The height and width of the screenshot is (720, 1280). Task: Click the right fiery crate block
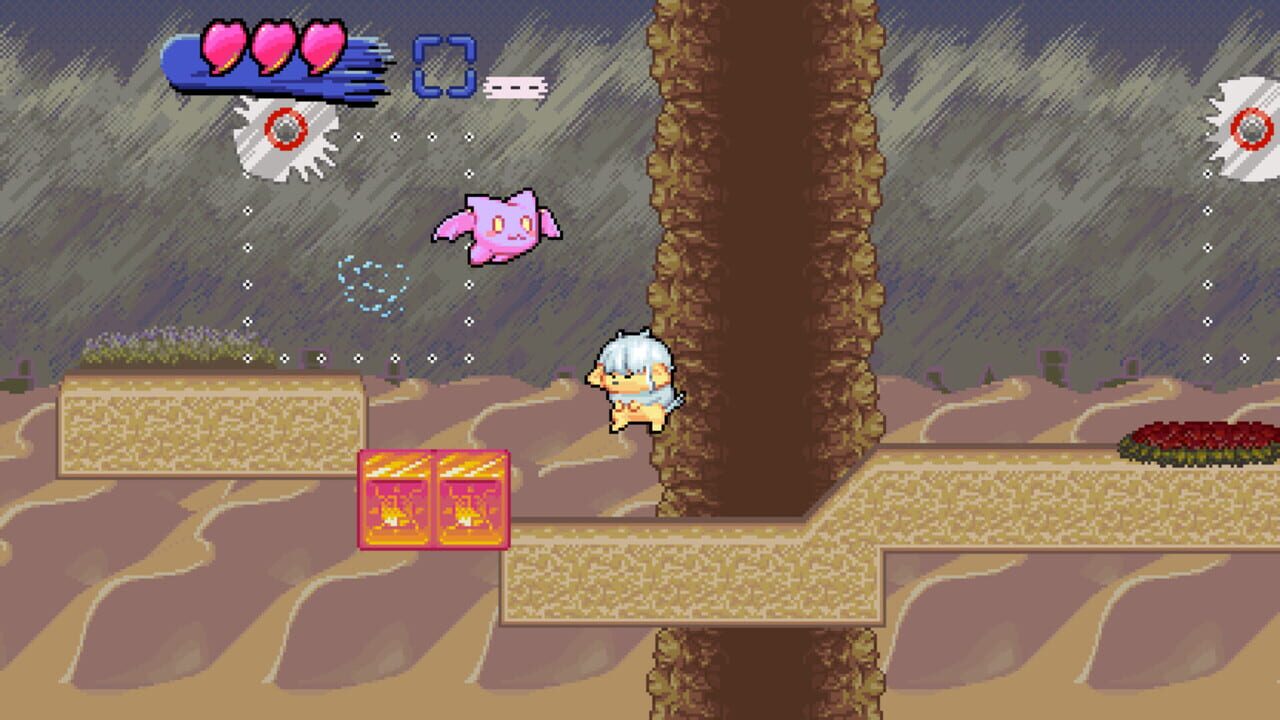click(470, 500)
